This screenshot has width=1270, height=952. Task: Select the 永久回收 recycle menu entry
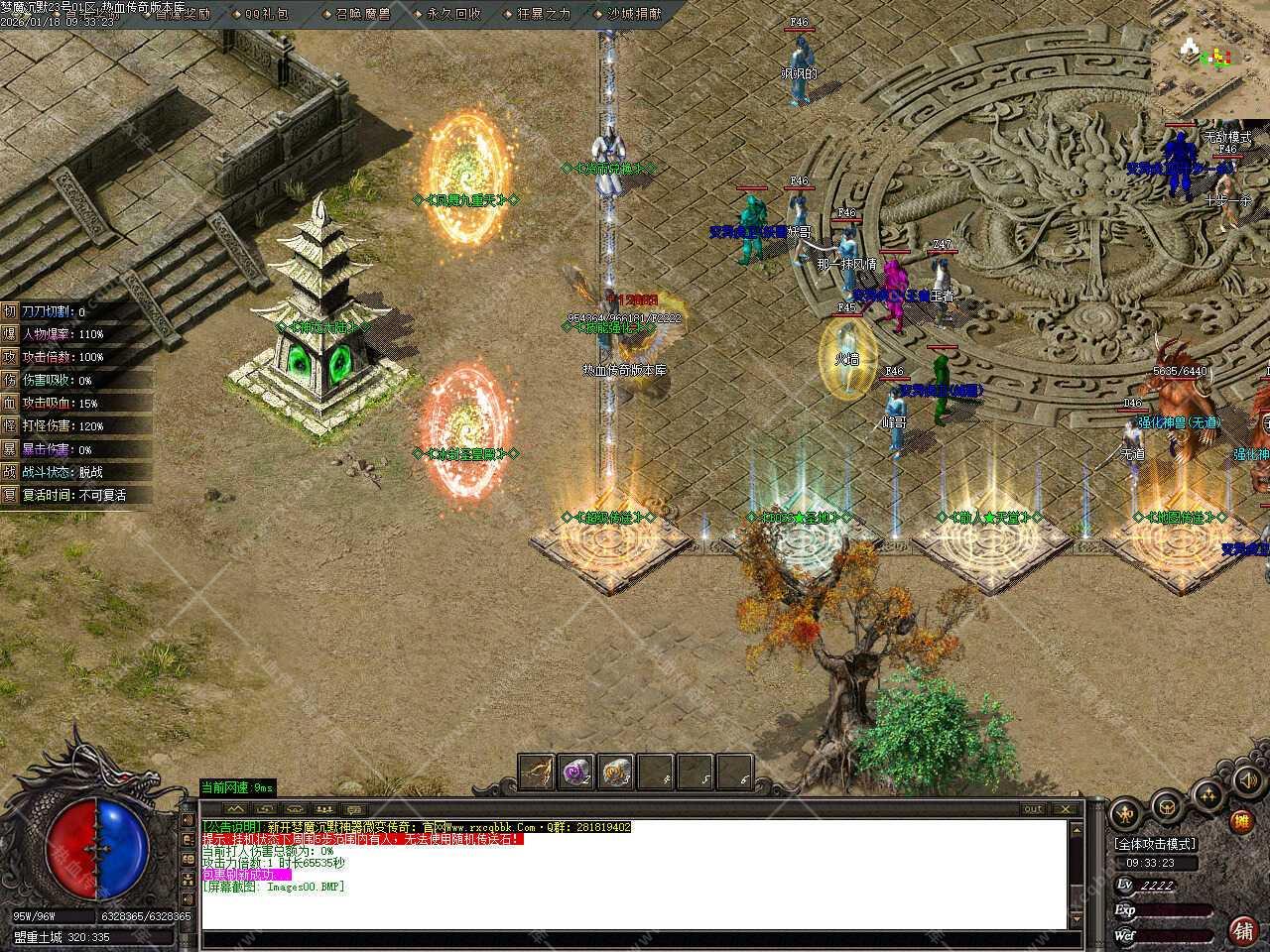453,13
